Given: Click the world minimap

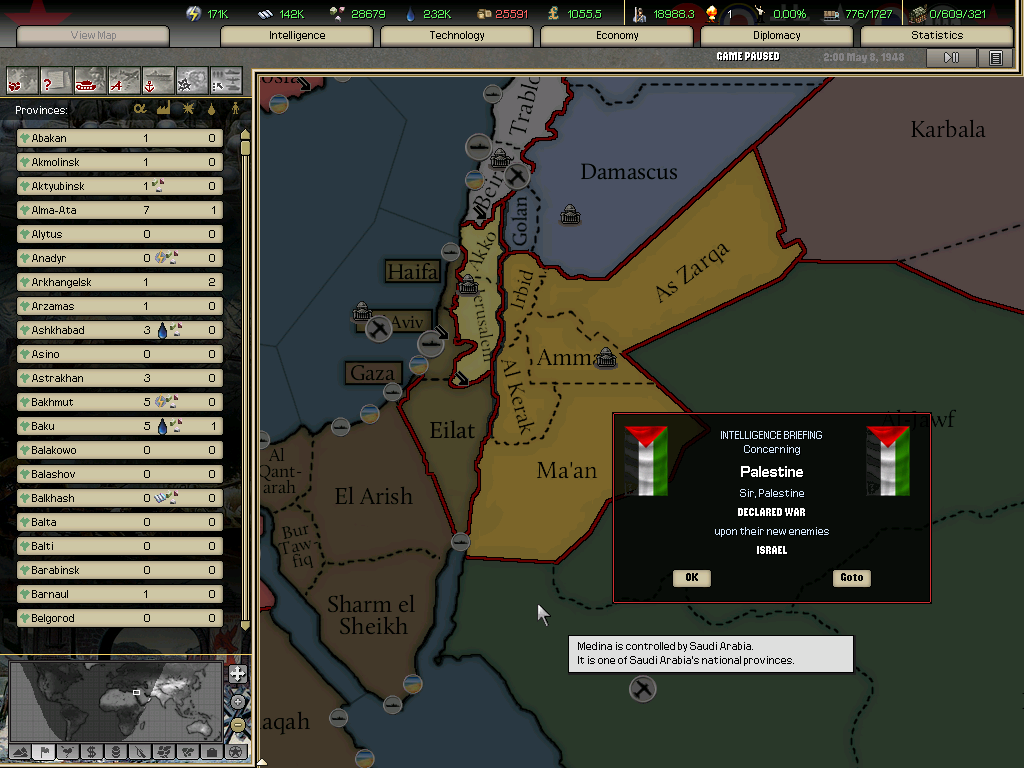Looking at the screenshot, I should click(x=117, y=700).
